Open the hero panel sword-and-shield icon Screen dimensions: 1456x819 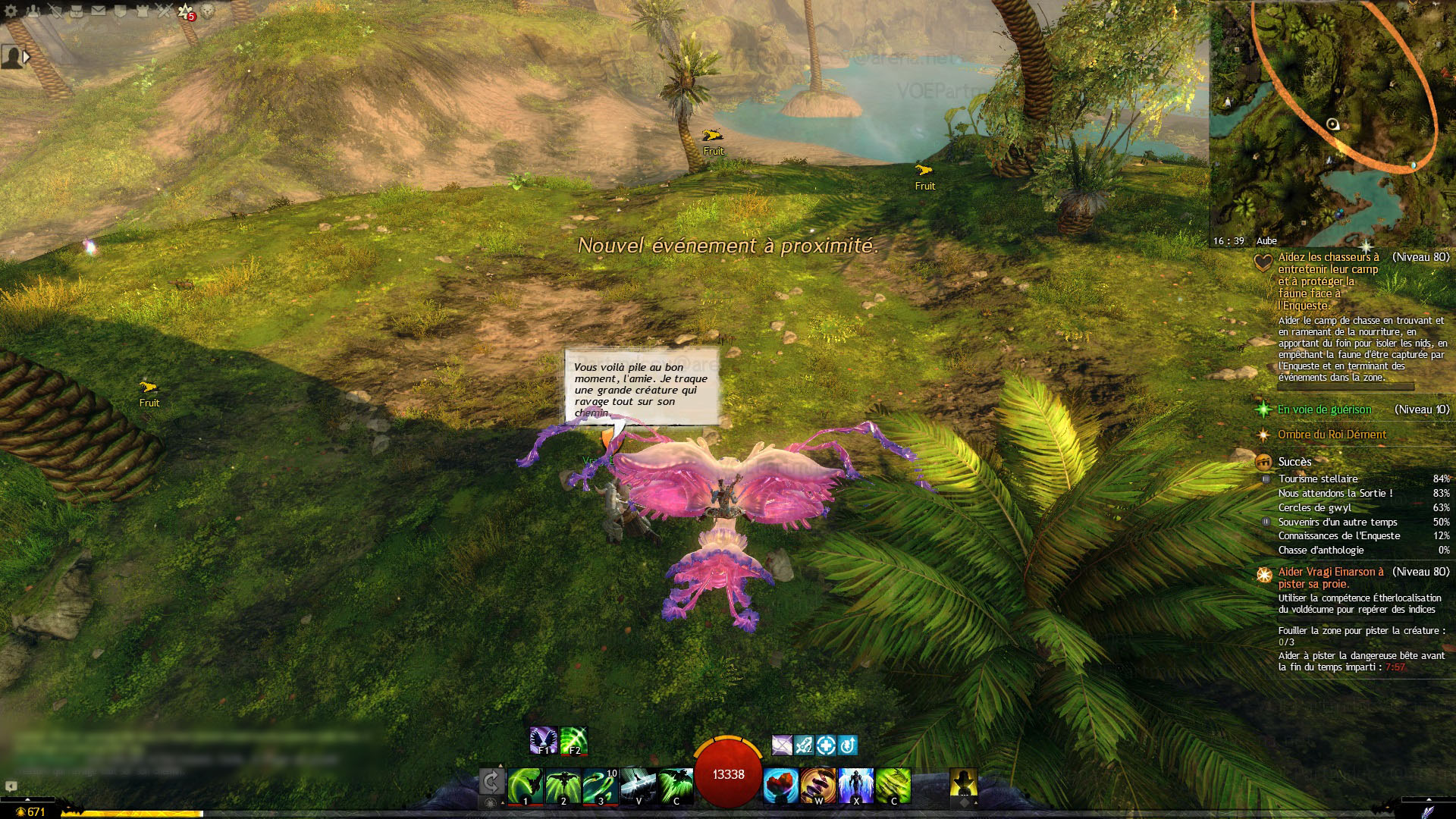tap(55, 11)
